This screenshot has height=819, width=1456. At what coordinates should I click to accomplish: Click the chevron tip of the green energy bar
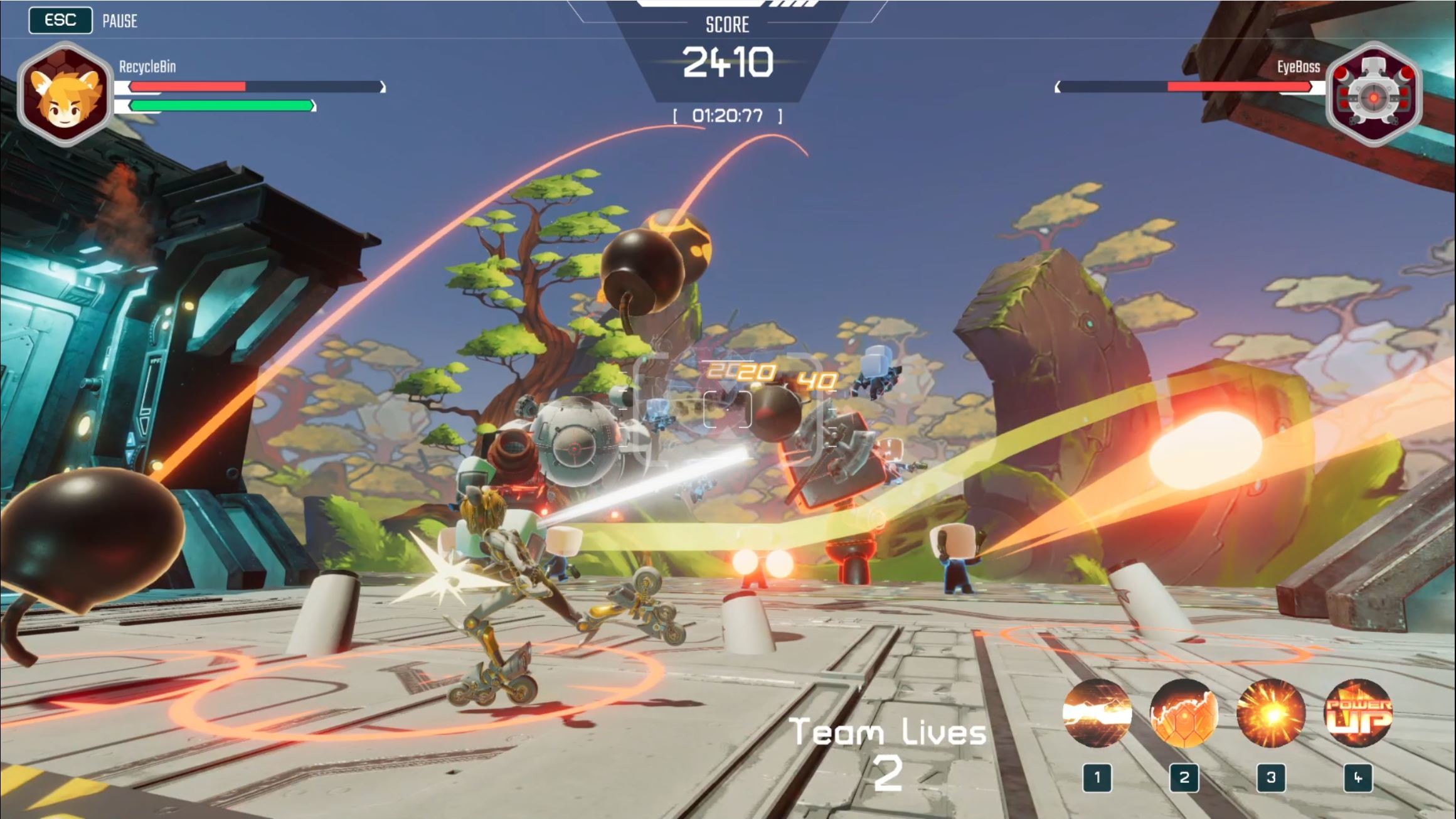tap(312, 105)
